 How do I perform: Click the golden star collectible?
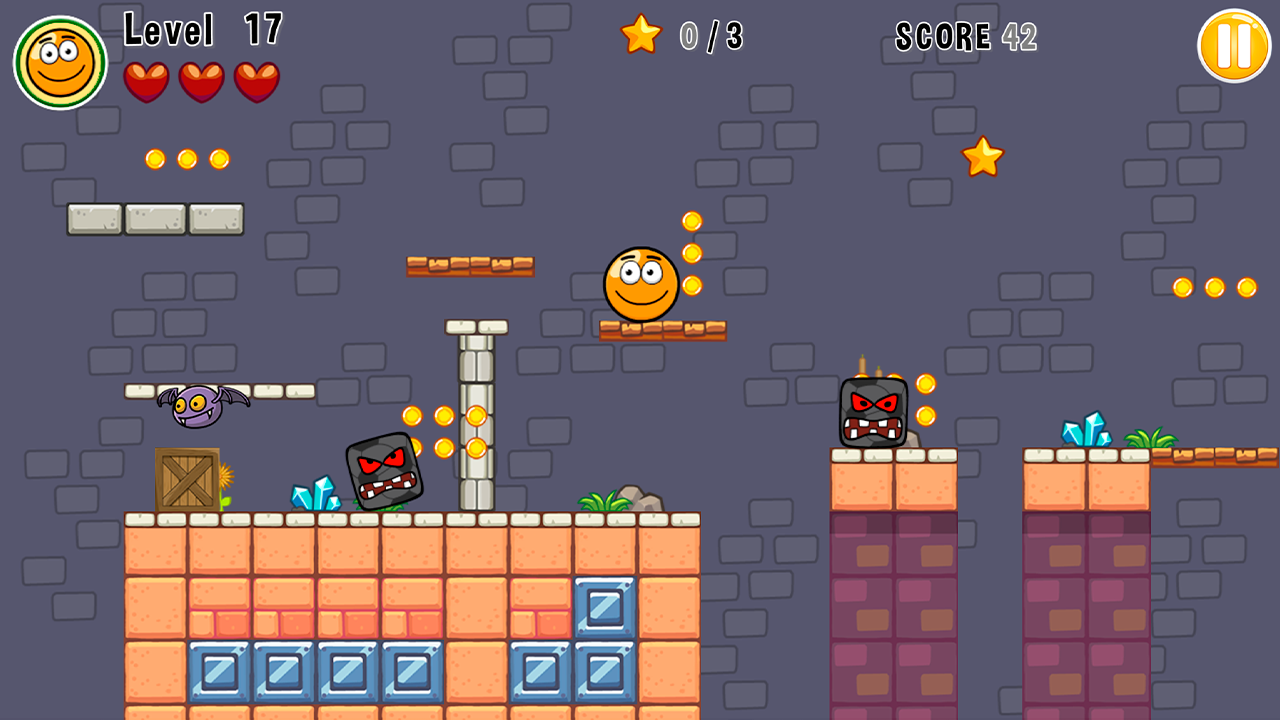point(981,158)
